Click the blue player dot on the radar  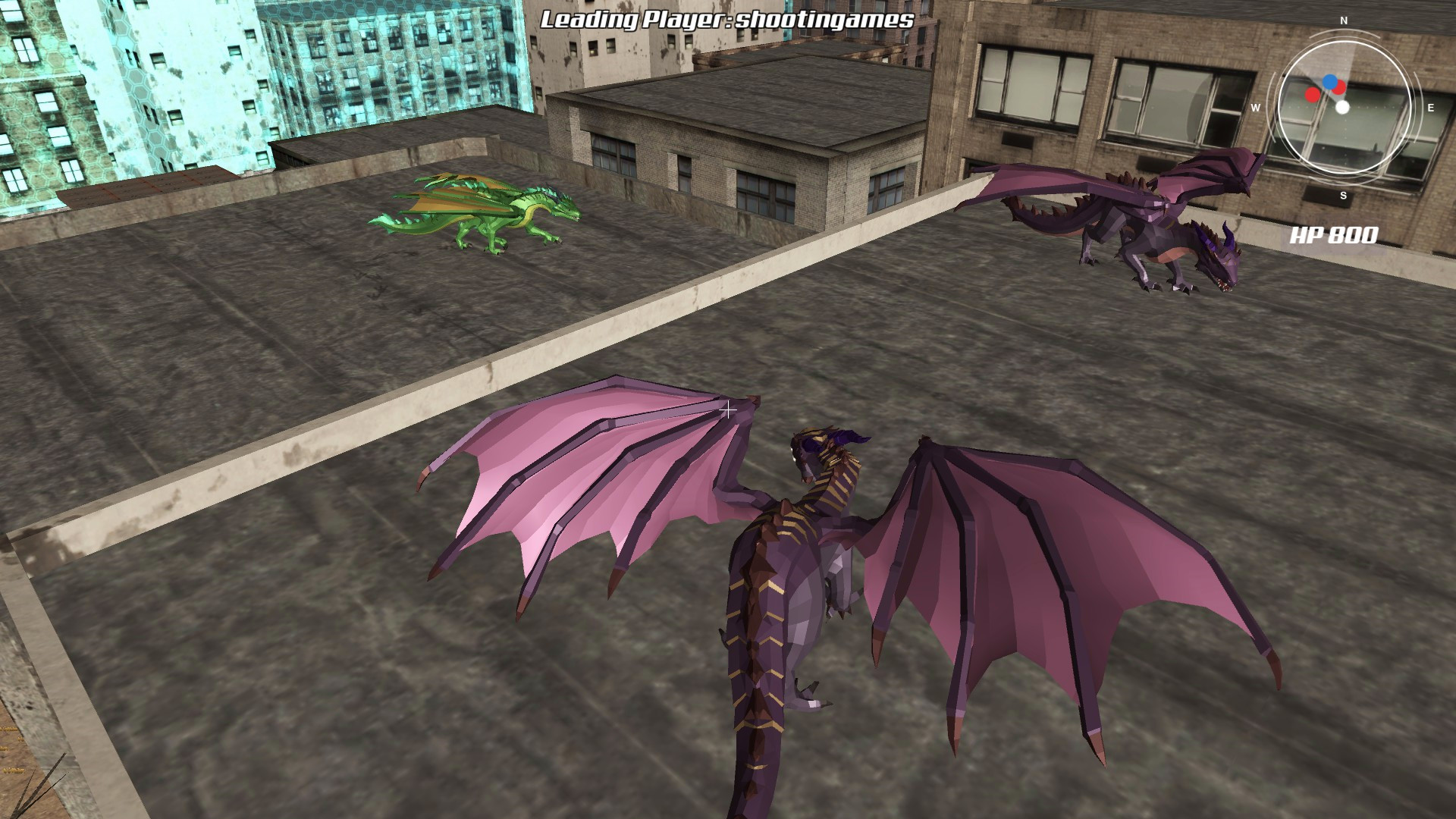[x=1330, y=83]
